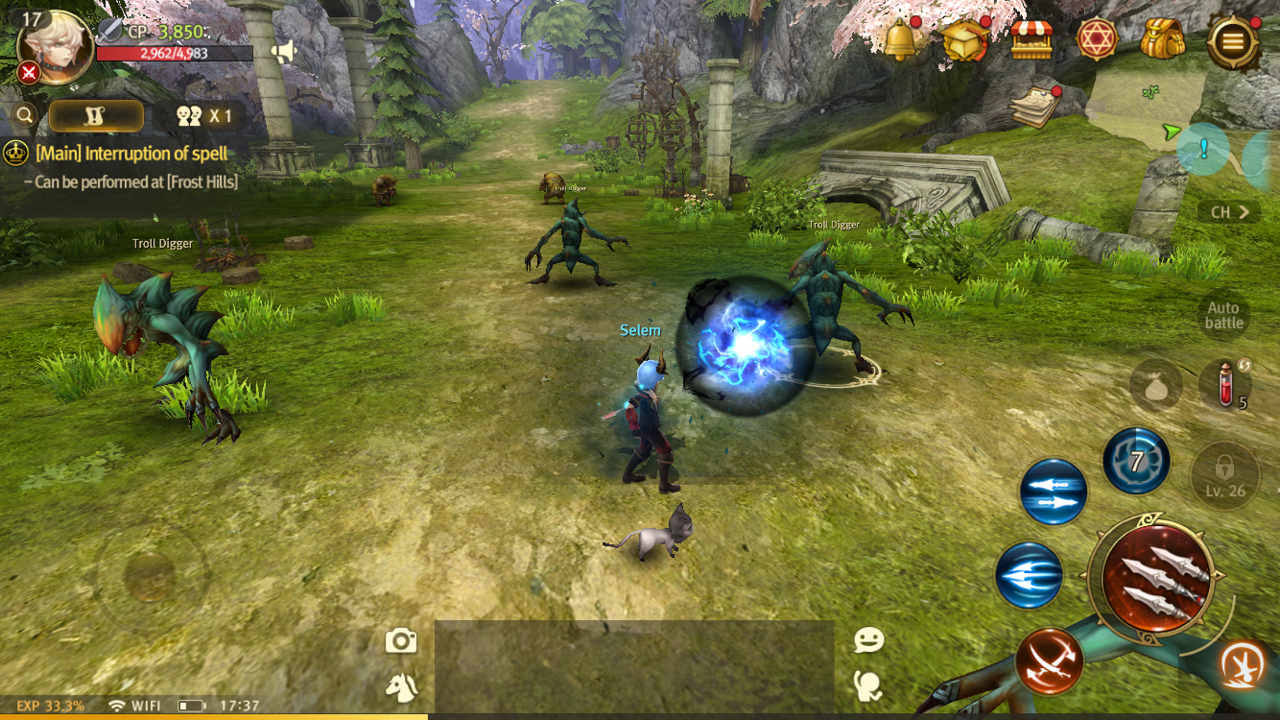Open the hamburger main menu
The image size is (1280, 720).
[1232, 42]
